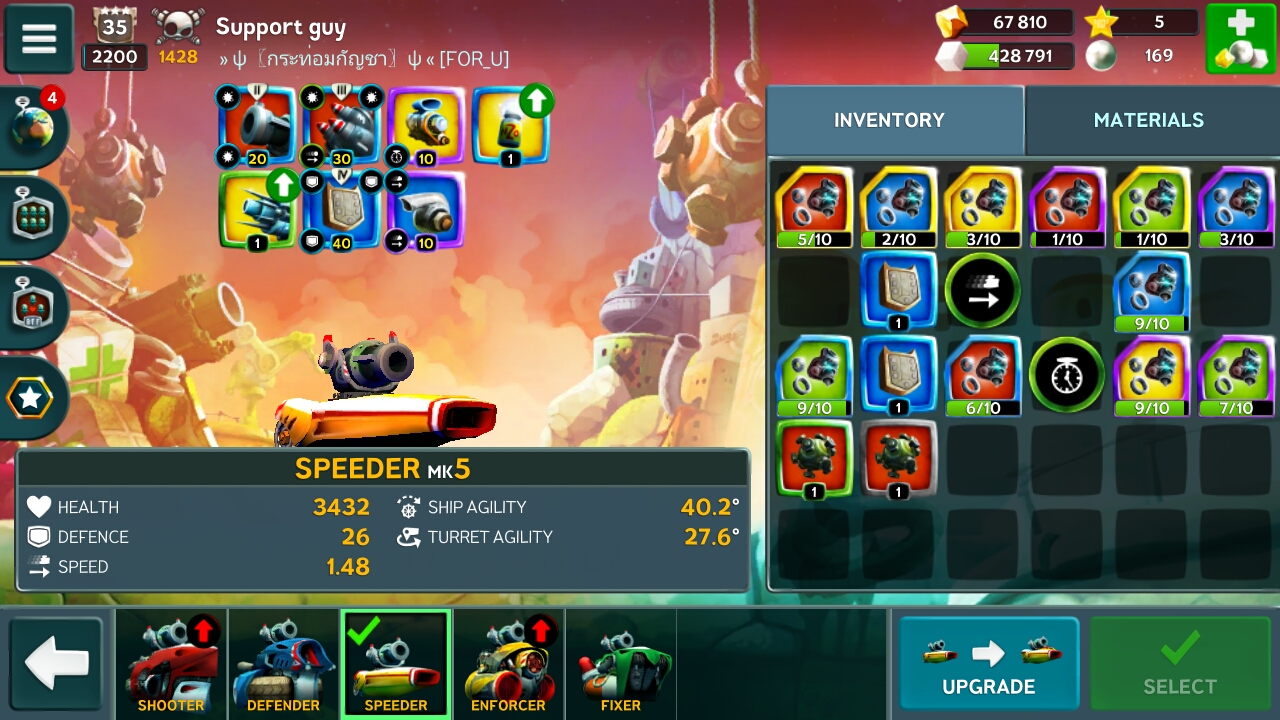Open the Inventory tab
The image size is (1280, 720).
coord(889,120)
